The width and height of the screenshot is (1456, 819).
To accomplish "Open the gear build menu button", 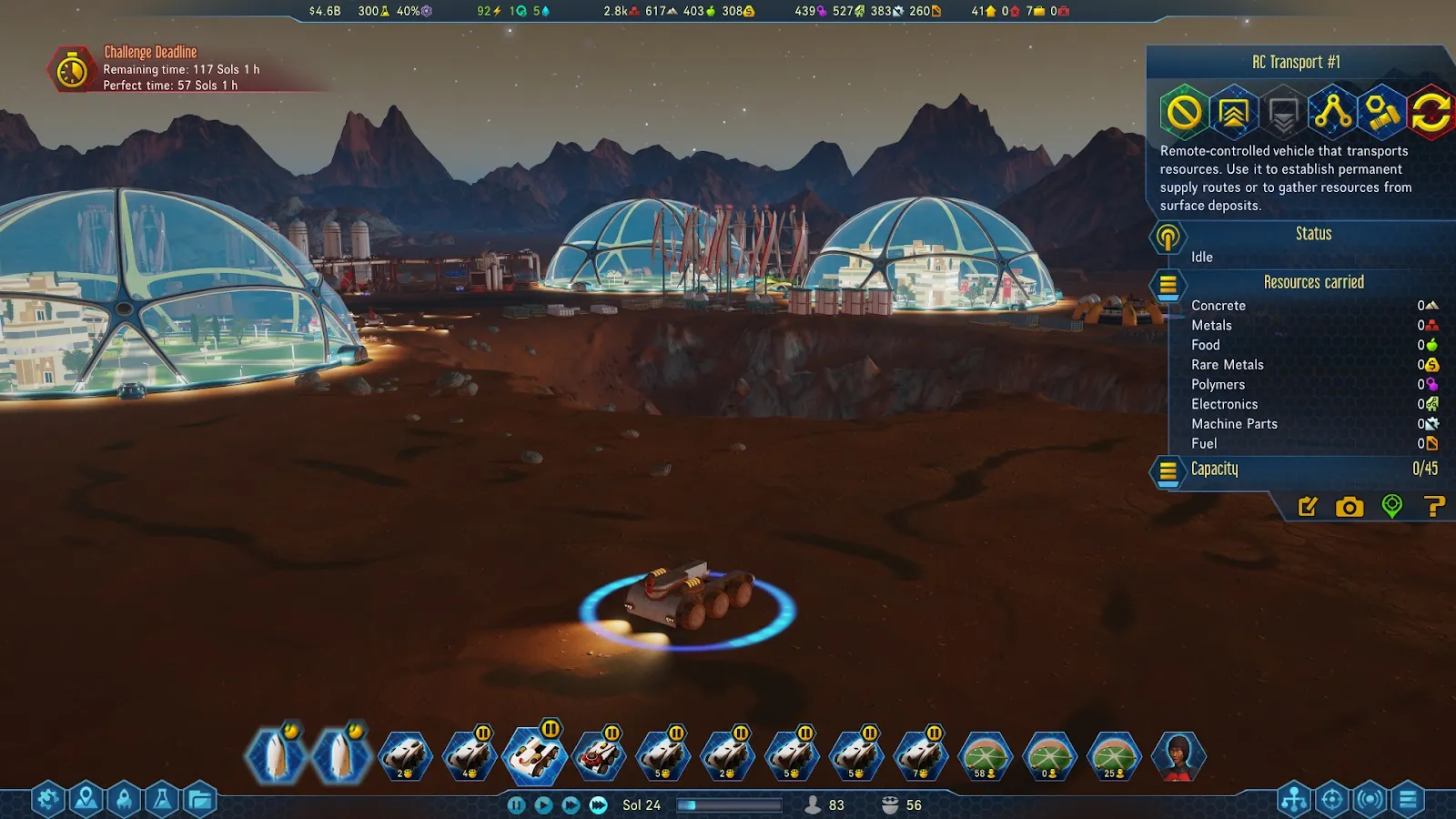I will click(47, 800).
